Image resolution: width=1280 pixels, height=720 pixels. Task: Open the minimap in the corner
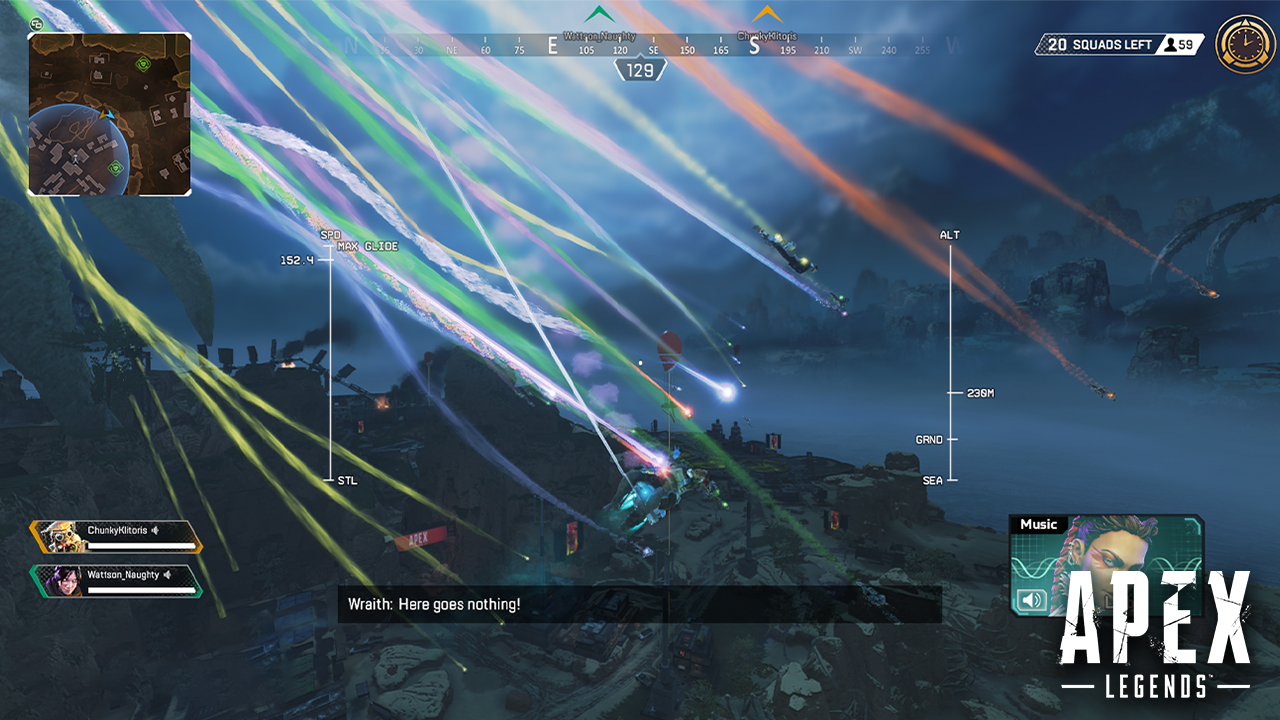[x=109, y=113]
